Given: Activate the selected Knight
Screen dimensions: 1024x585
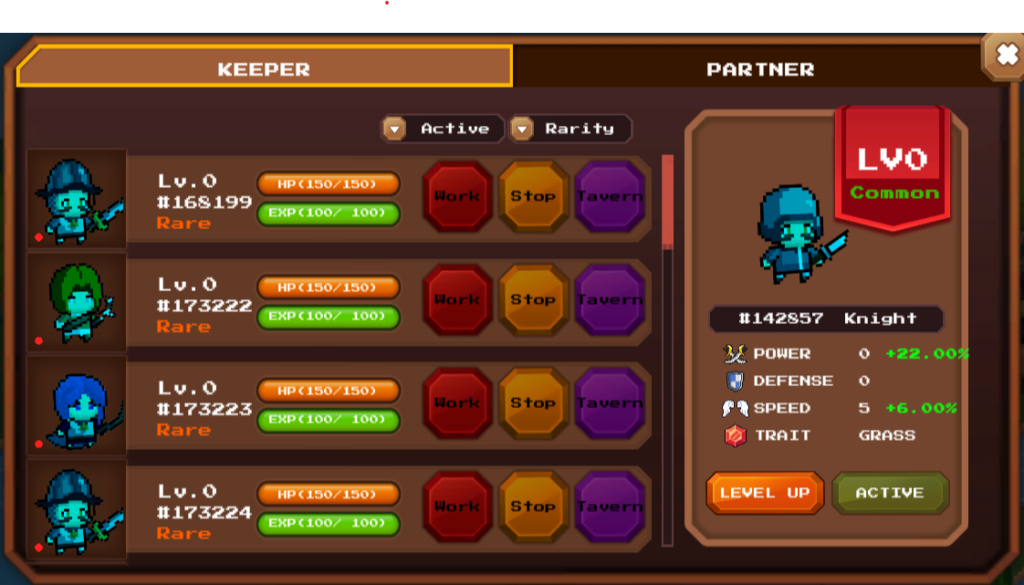Looking at the screenshot, I should pos(889,493).
